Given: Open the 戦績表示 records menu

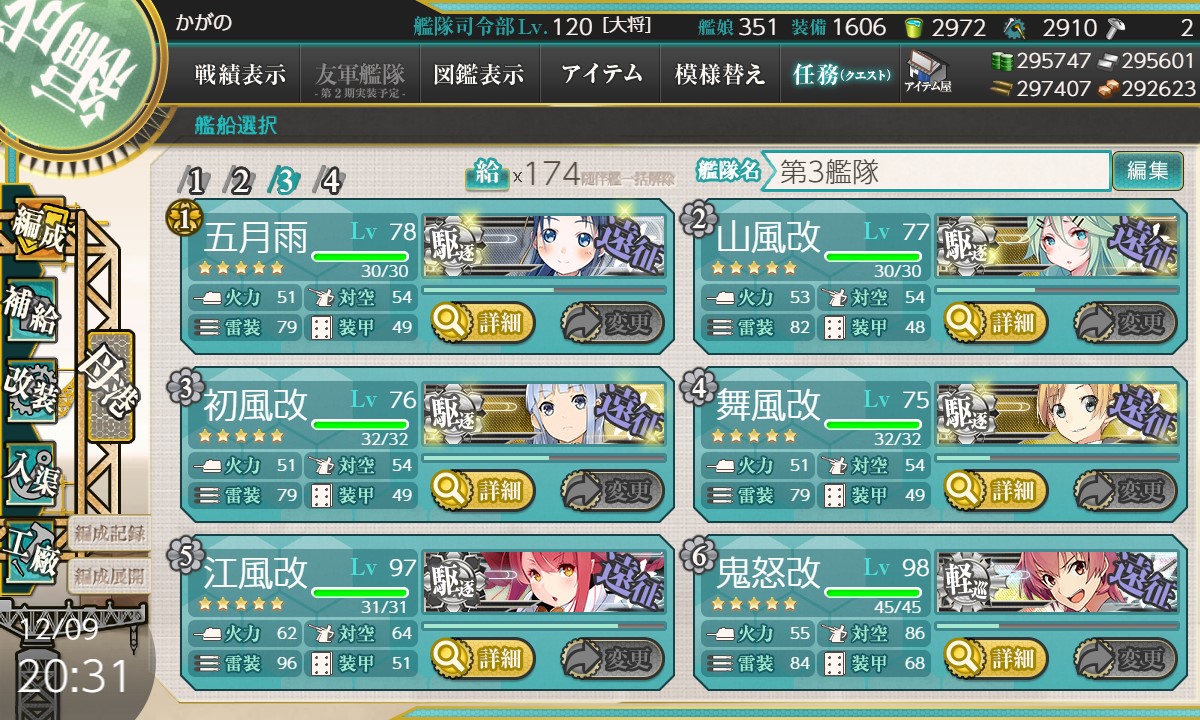Looking at the screenshot, I should tap(240, 75).
